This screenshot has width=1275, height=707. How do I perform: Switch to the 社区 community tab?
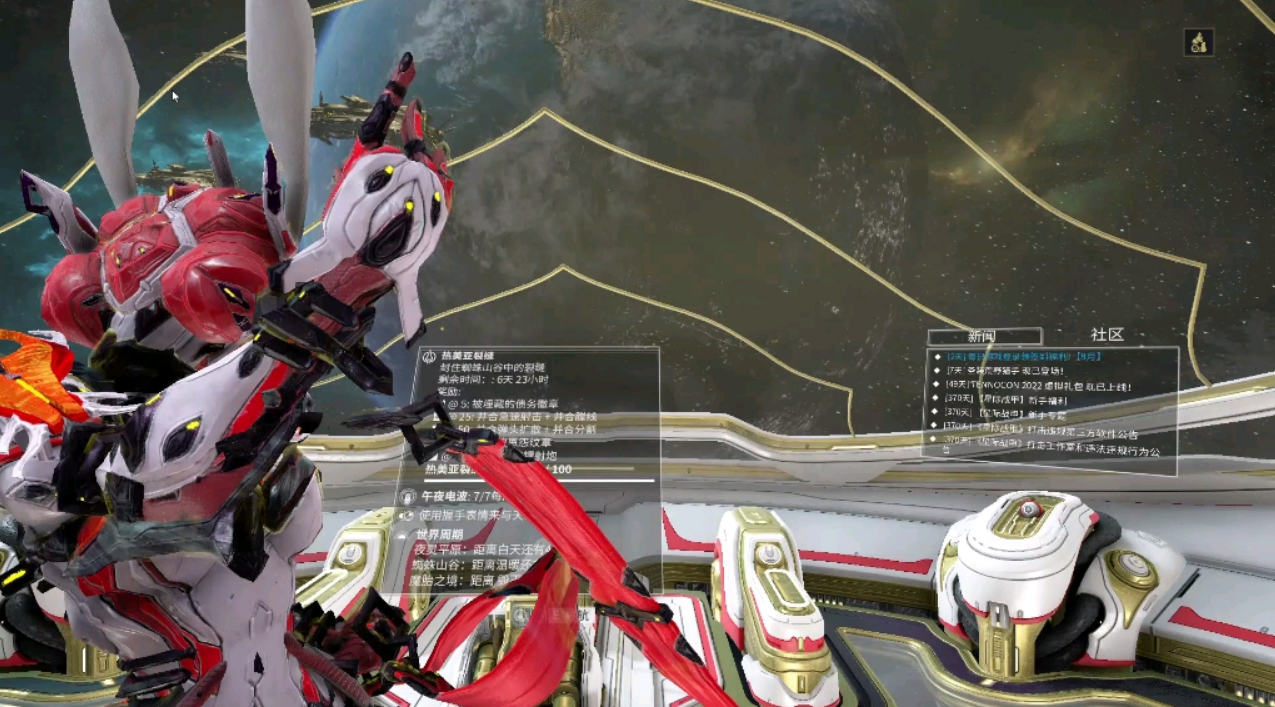[1107, 335]
